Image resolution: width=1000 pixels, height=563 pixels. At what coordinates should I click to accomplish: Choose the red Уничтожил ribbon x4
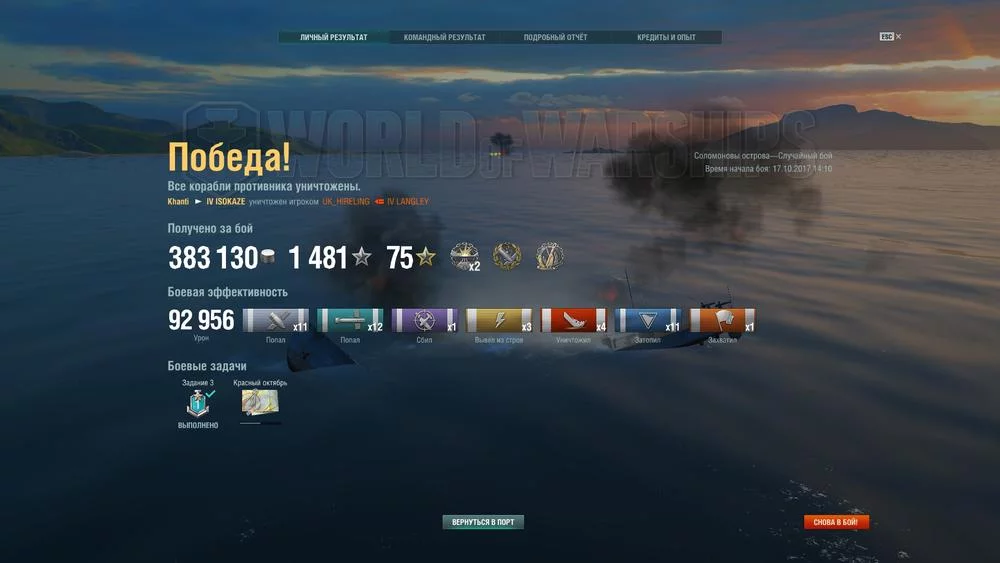coord(573,320)
